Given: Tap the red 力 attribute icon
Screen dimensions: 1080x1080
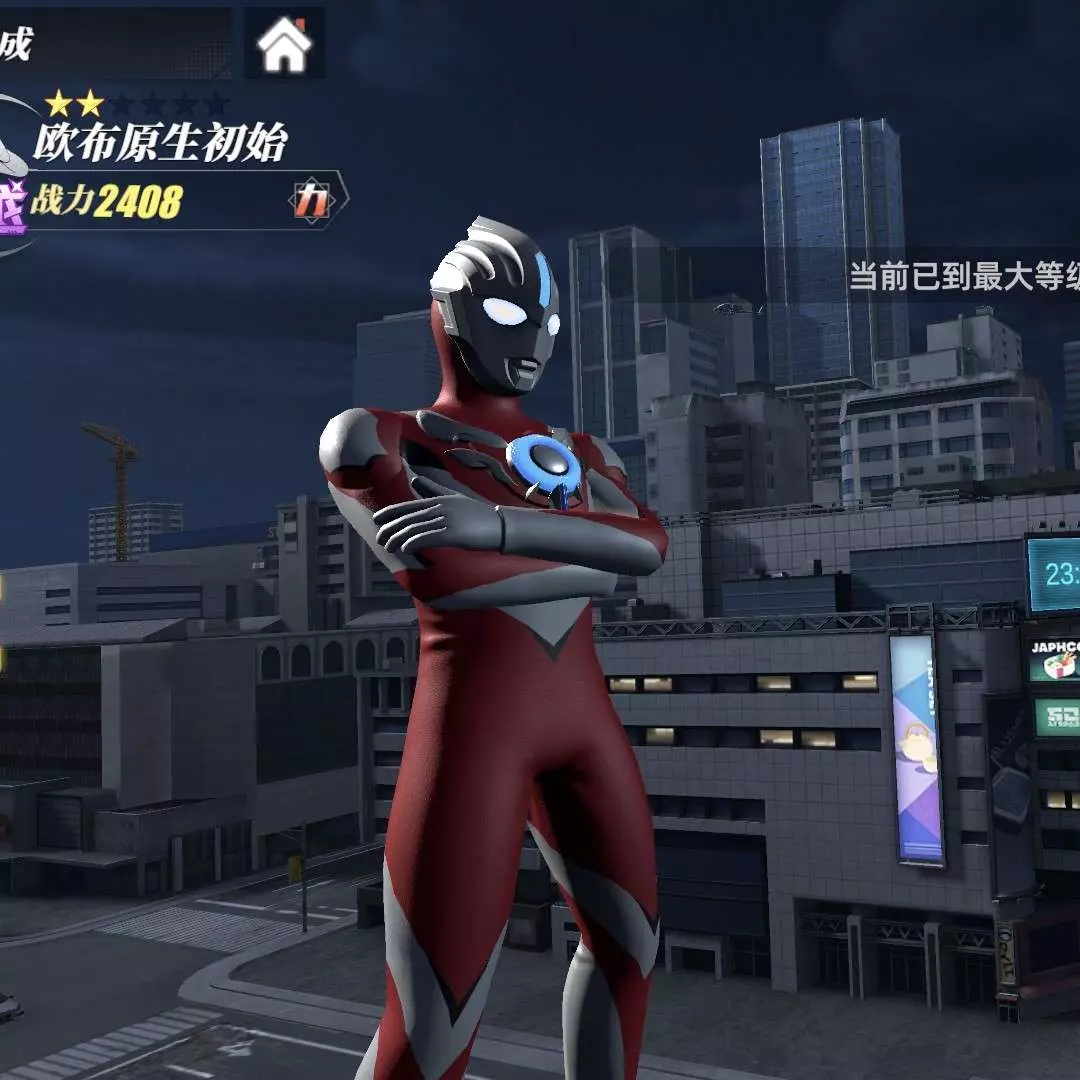Looking at the screenshot, I should pos(312,202).
